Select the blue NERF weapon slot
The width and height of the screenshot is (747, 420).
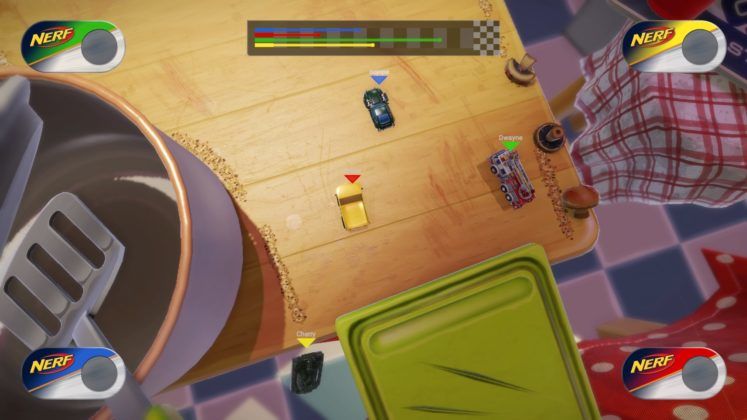click(x=73, y=372)
